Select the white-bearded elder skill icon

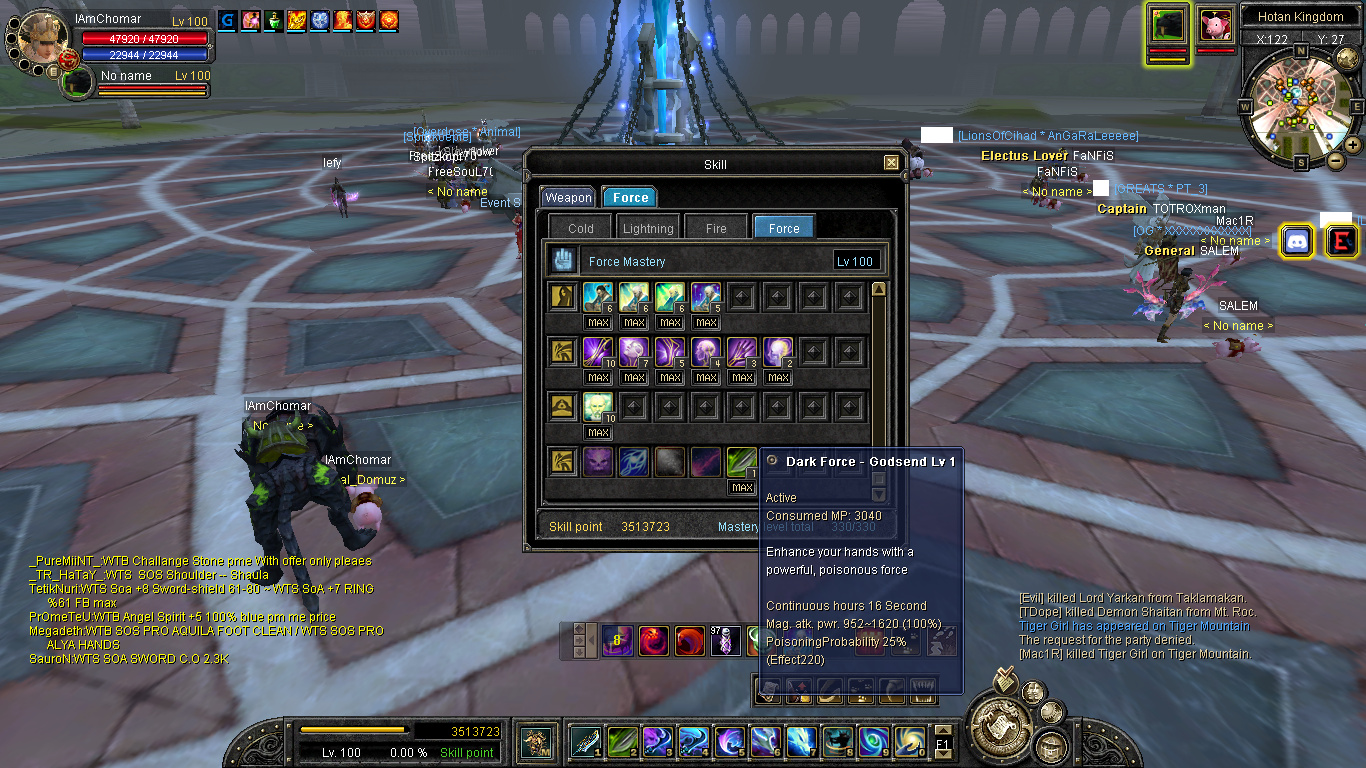(599, 406)
